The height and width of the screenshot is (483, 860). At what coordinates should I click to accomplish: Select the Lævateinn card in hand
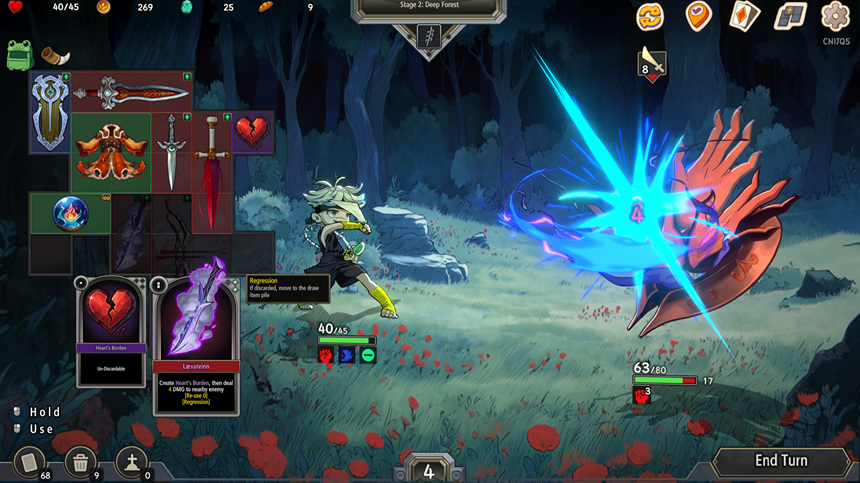(x=196, y=345)
